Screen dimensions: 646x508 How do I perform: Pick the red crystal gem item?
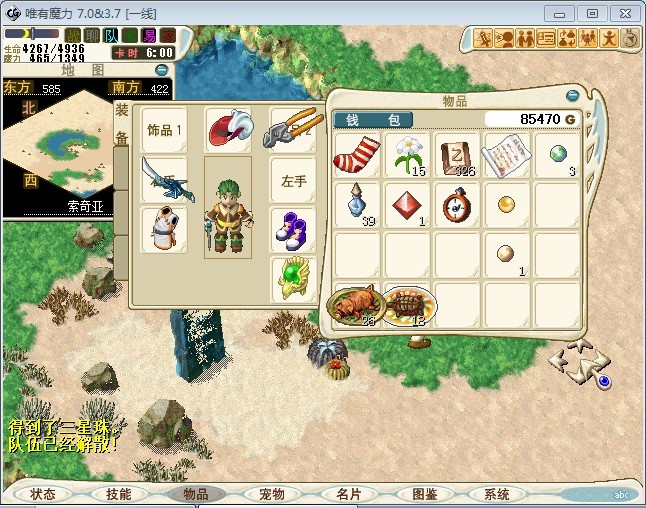pyautogui.click(x=408, y=205)
